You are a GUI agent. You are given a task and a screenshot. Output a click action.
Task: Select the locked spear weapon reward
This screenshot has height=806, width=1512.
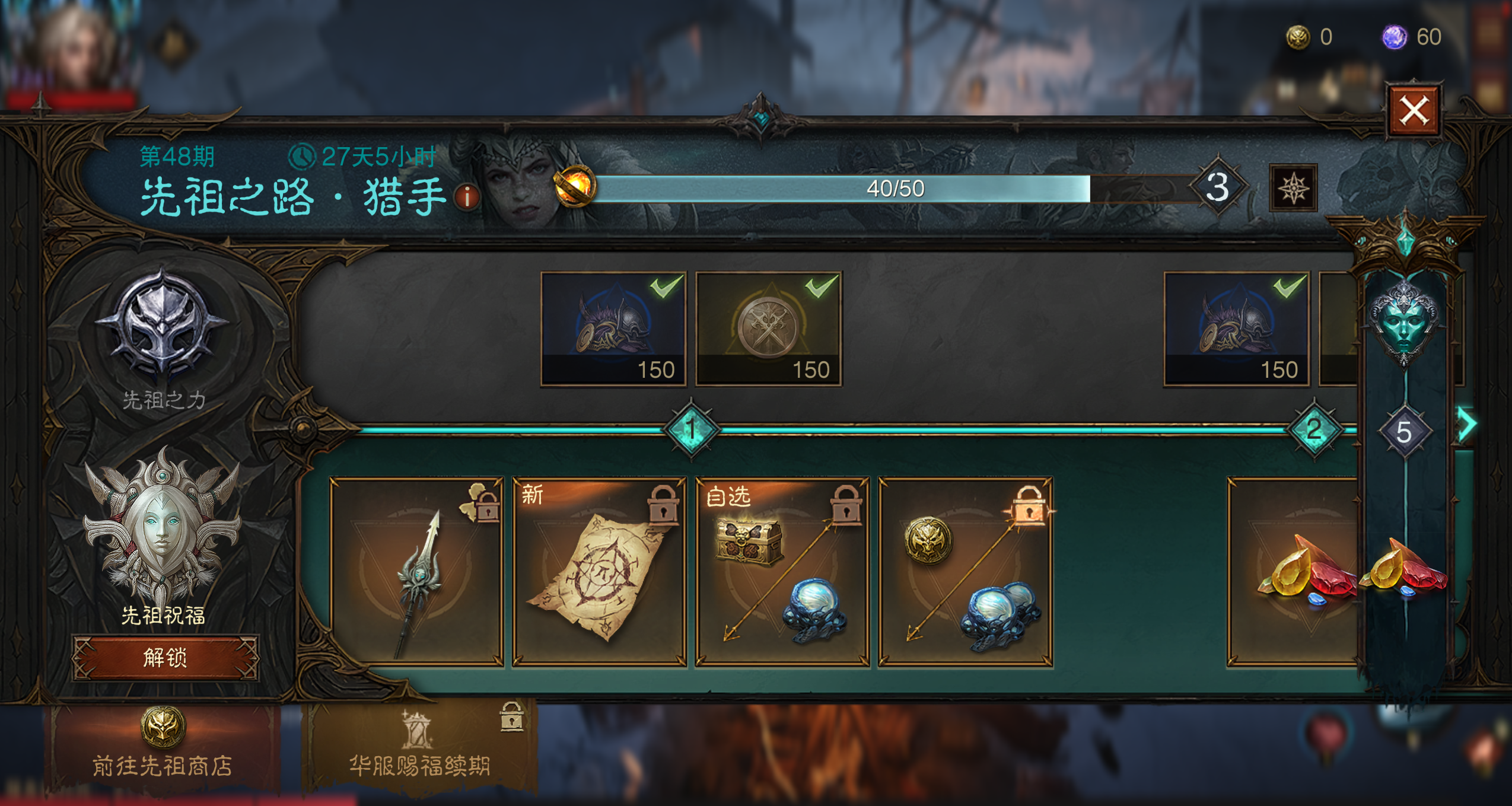(x=417, y=572)
